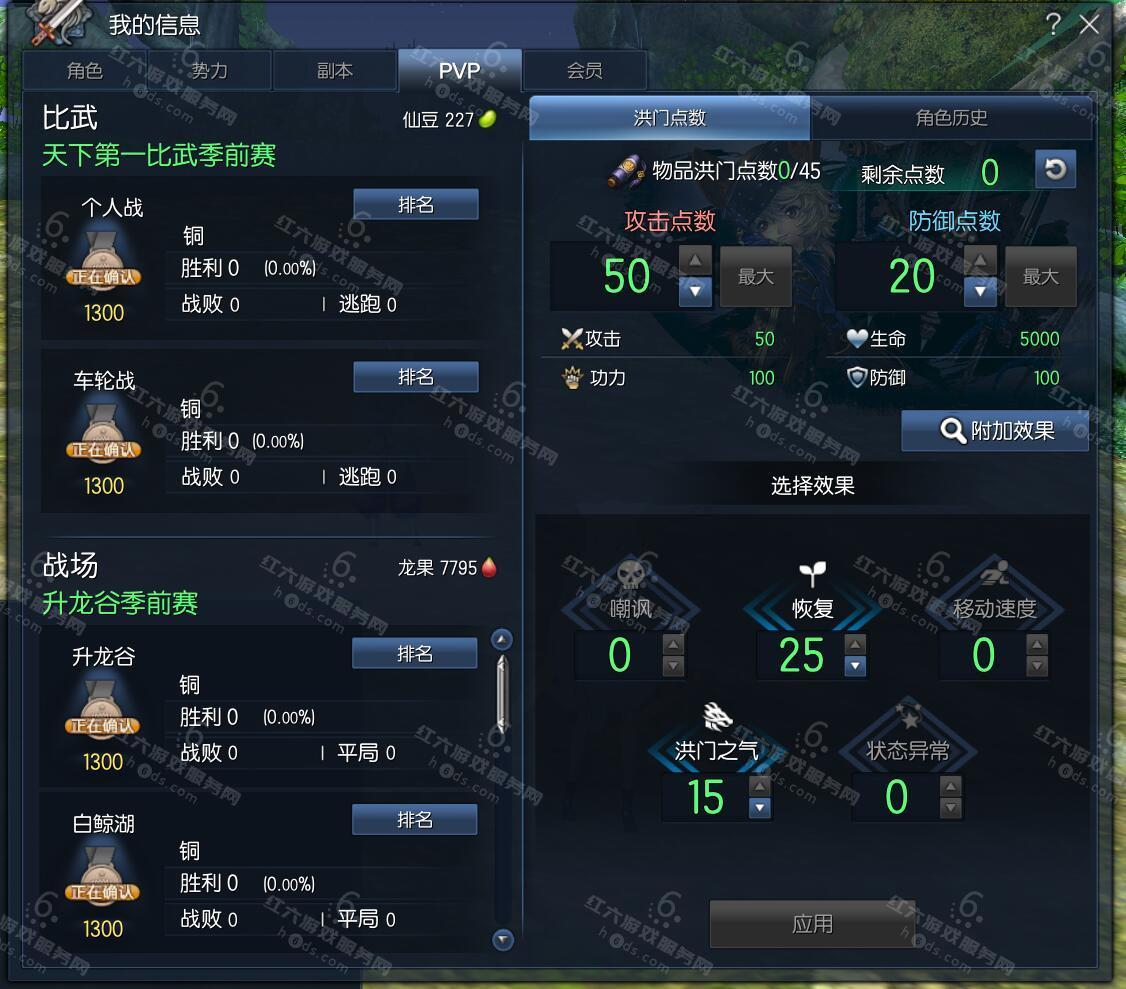The image size is (1126, 989).
Task: Click 最大 next to 攻击点数
Action: (755, 277)
